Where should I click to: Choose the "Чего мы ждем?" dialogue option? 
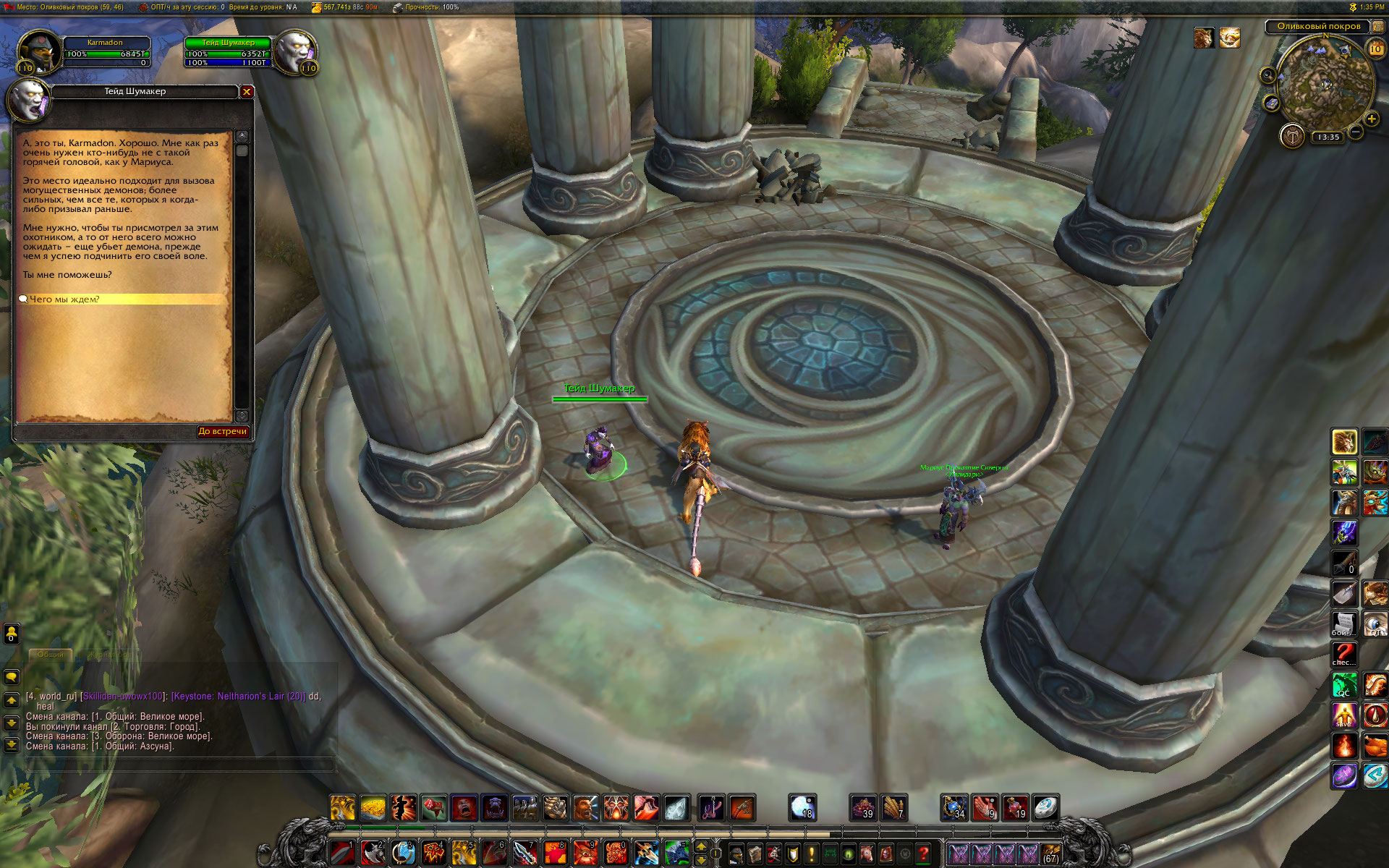[65, 299]
